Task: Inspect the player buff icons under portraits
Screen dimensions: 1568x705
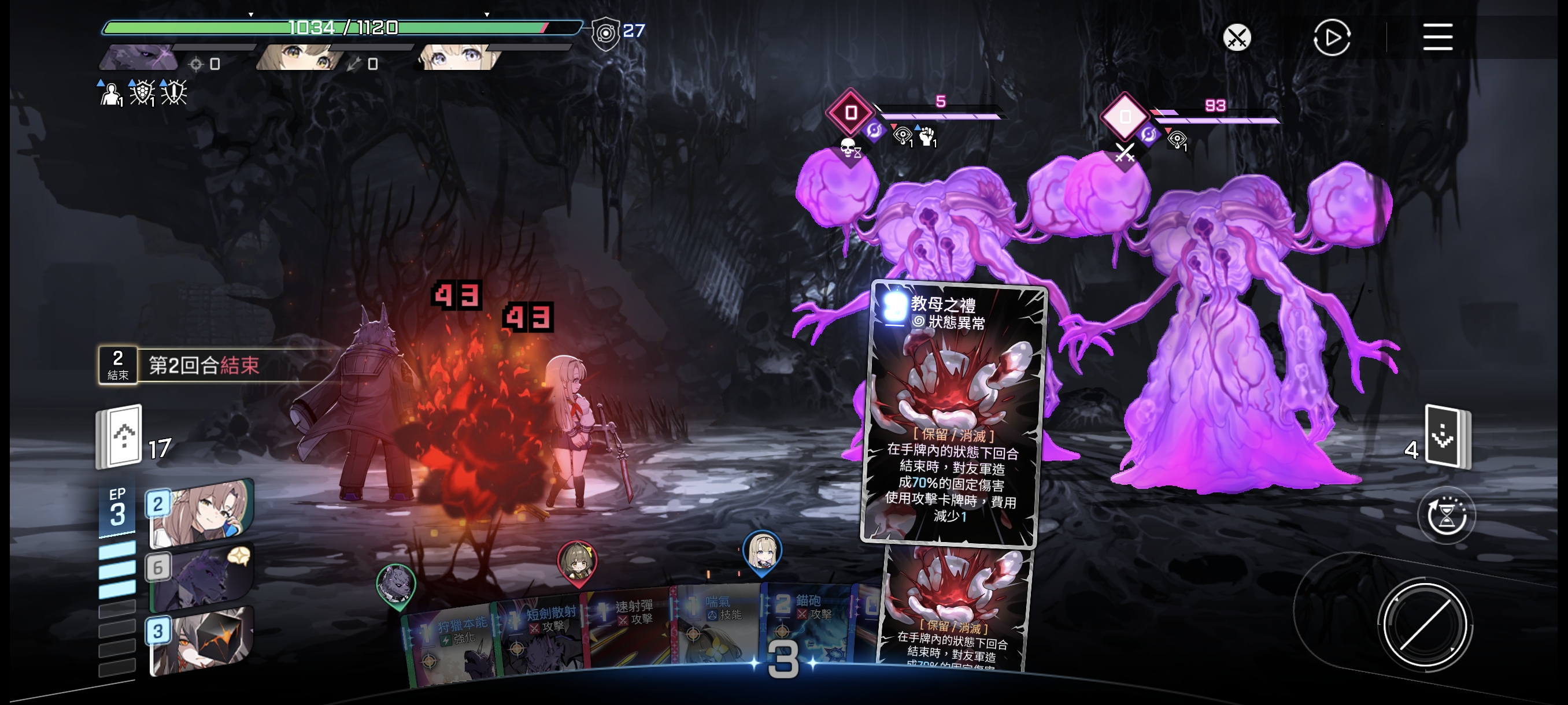Action: click(x=143, y=93)
